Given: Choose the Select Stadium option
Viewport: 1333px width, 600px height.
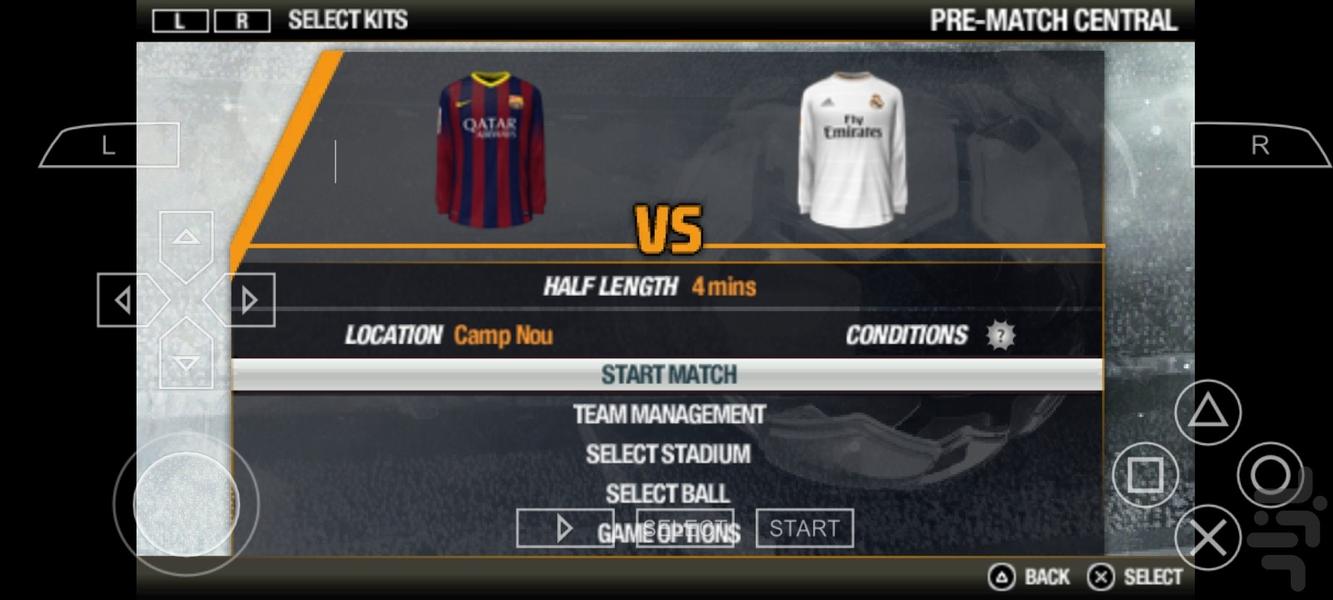Looking at the screenshot, I should [668, 454].
